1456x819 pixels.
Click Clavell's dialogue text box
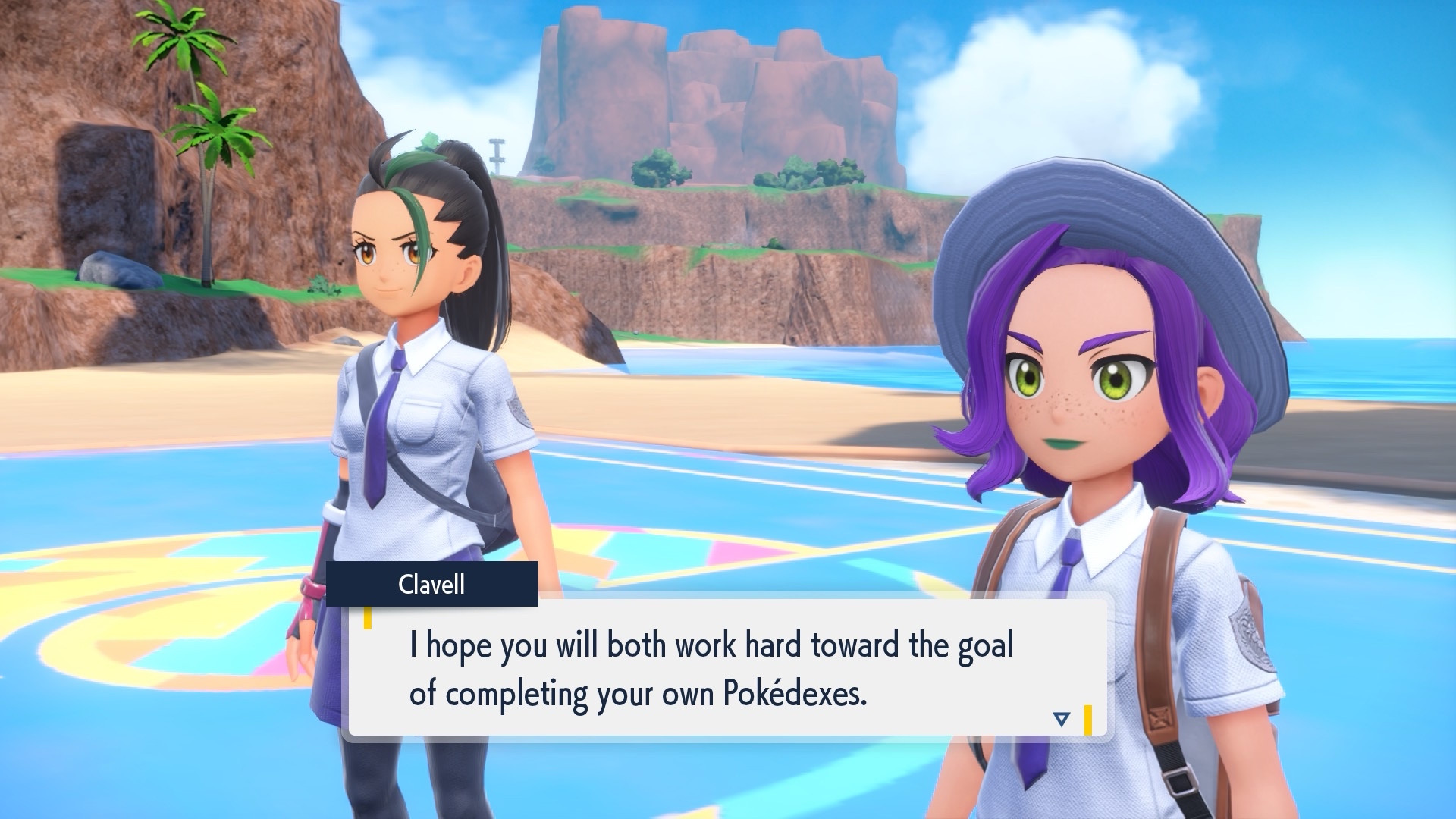726,668
